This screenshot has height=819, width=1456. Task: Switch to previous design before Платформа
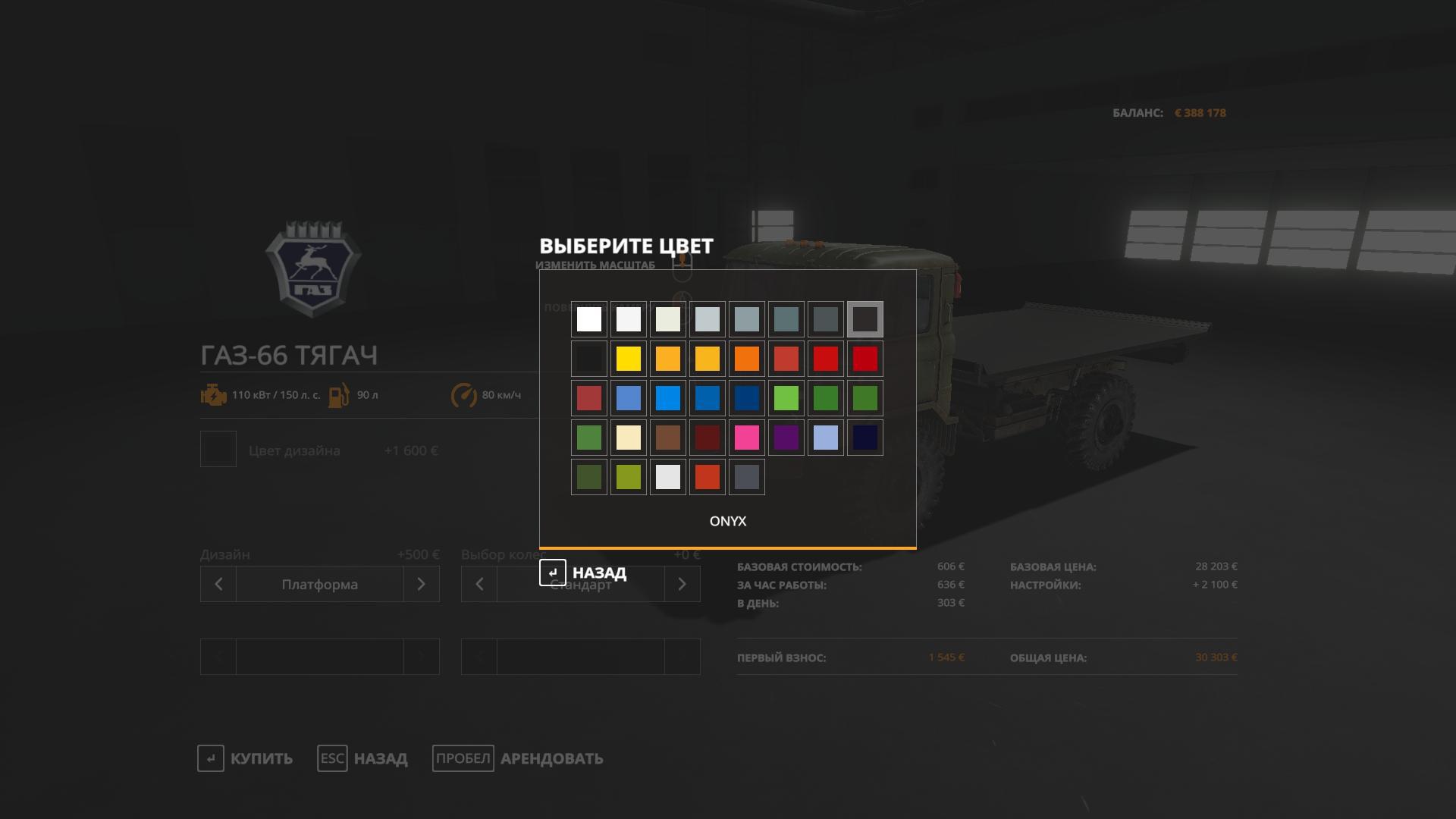click(218, 584)
